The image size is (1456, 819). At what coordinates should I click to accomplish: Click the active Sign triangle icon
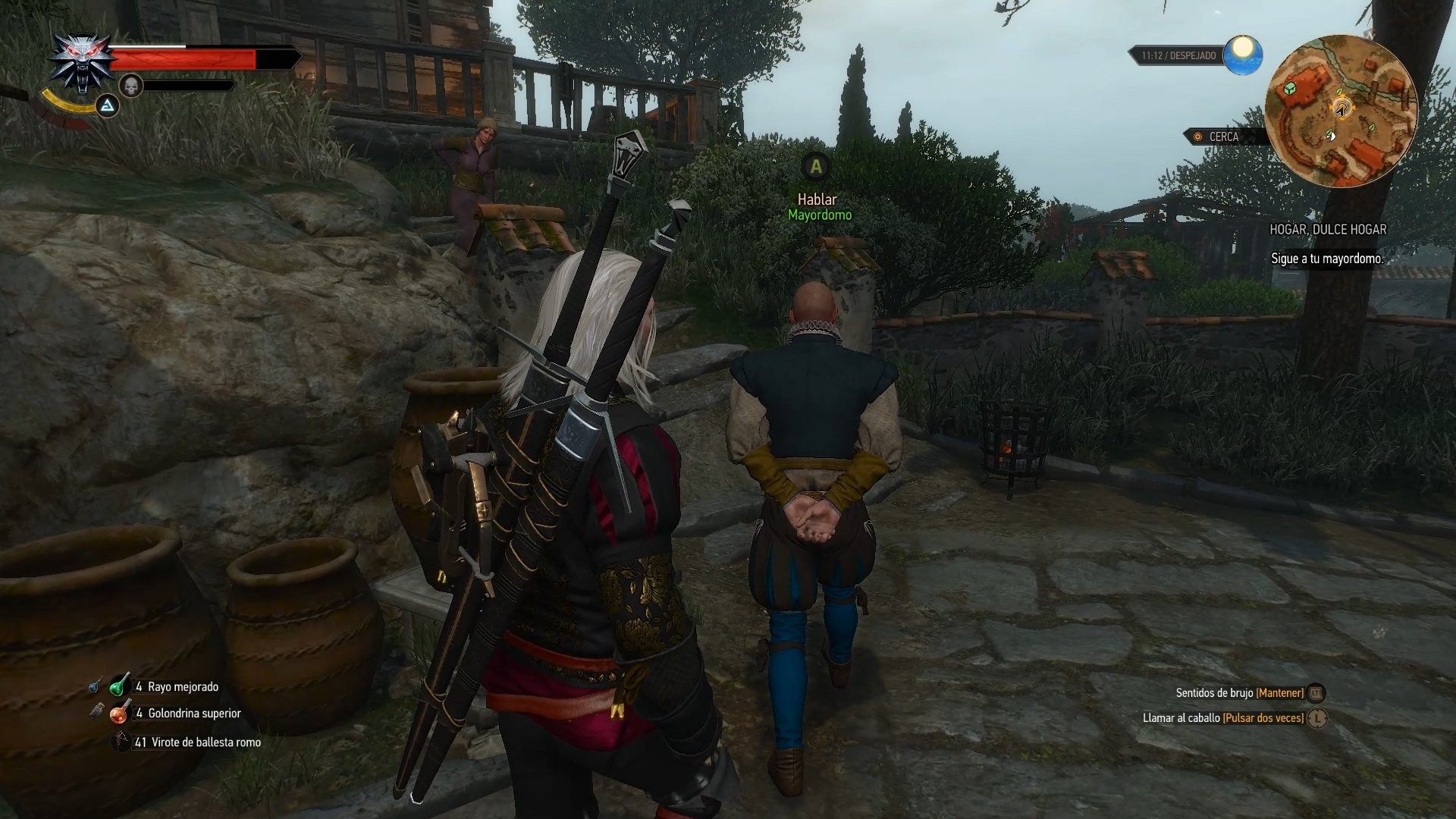pyautogui.click(x=106, y=106)
